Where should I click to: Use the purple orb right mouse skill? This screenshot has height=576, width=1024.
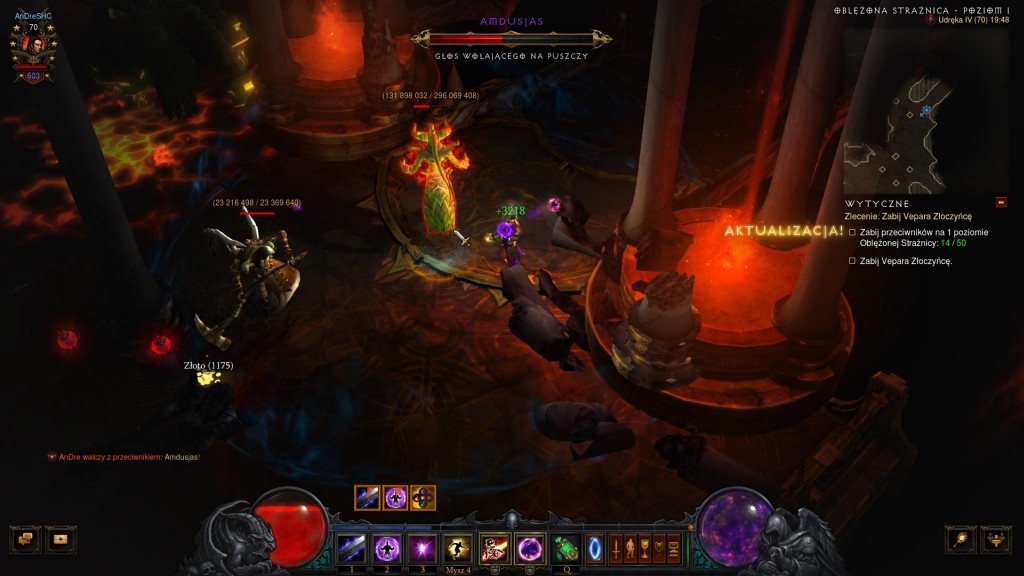pos(529,548)
